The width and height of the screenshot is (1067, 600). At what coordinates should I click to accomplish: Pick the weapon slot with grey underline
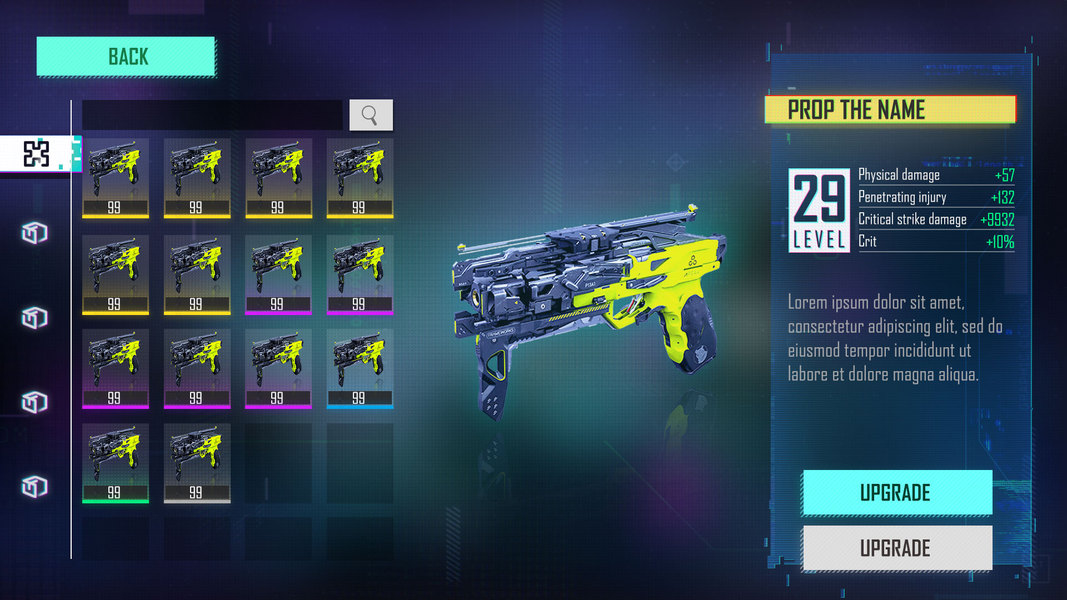coord(197,462)
